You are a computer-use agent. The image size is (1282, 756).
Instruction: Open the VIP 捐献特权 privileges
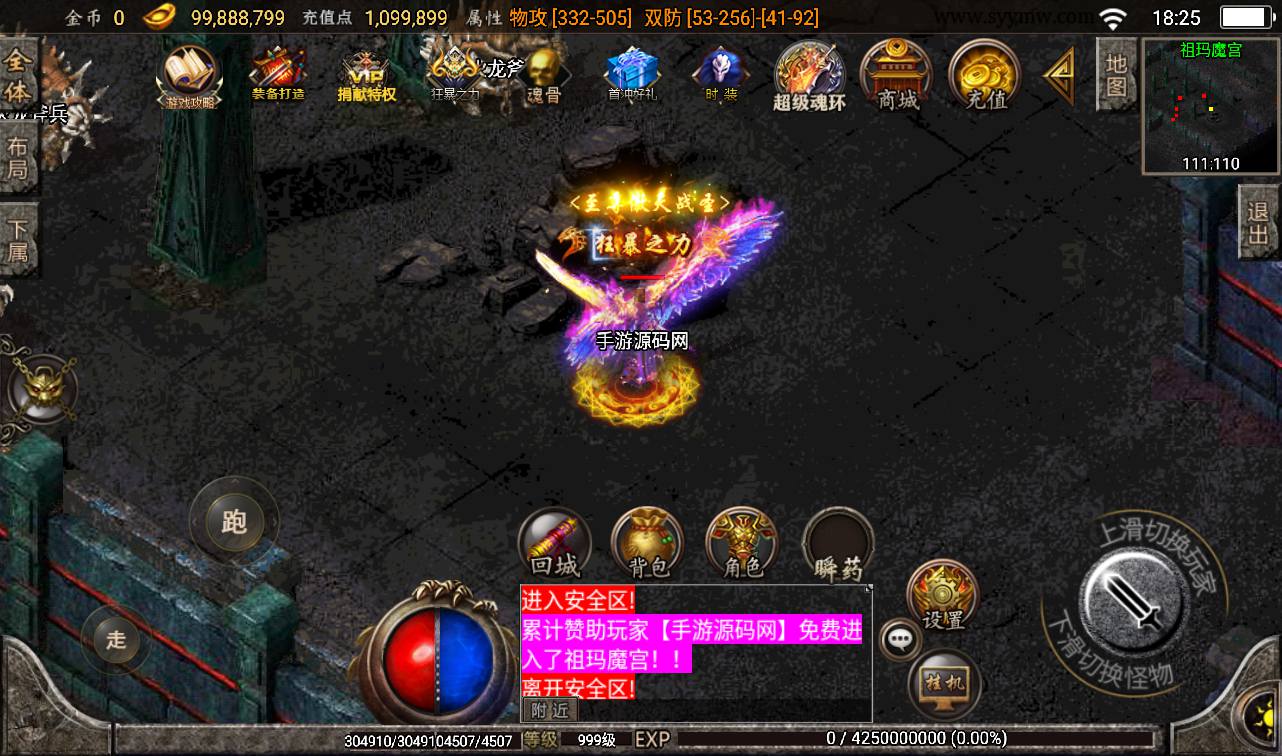(366, 76)
